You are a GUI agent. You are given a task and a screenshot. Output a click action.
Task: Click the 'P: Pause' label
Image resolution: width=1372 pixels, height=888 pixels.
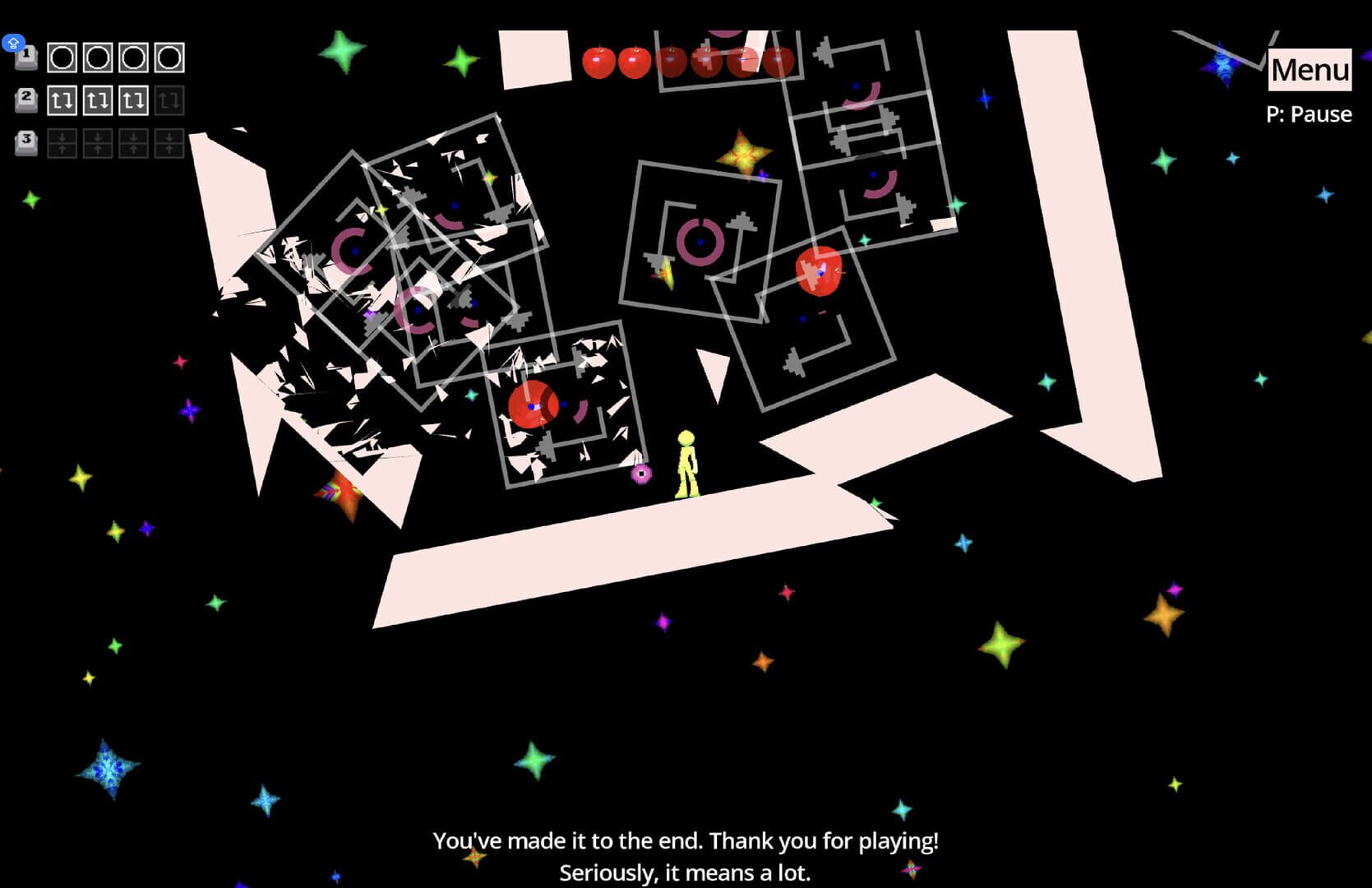[x=1311, y=113]
